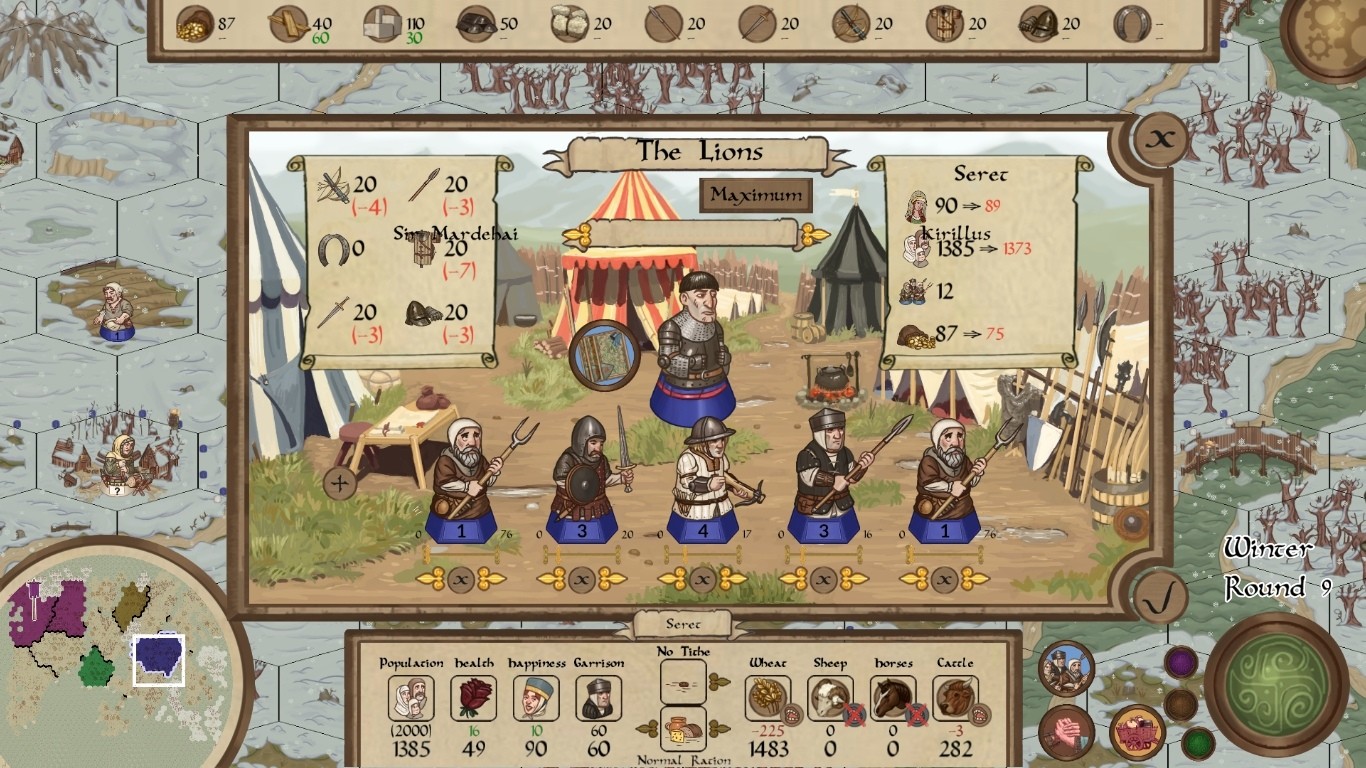Add a new unit with the plus button
The image size is (1366, 768).
[340, 484]
